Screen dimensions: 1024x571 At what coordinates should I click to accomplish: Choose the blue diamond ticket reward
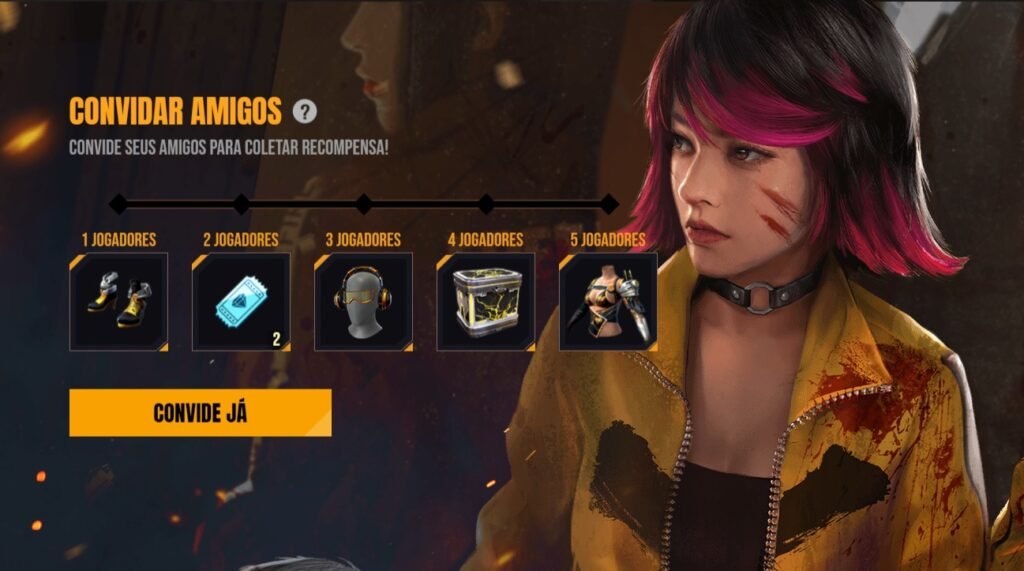coord(241,301)
